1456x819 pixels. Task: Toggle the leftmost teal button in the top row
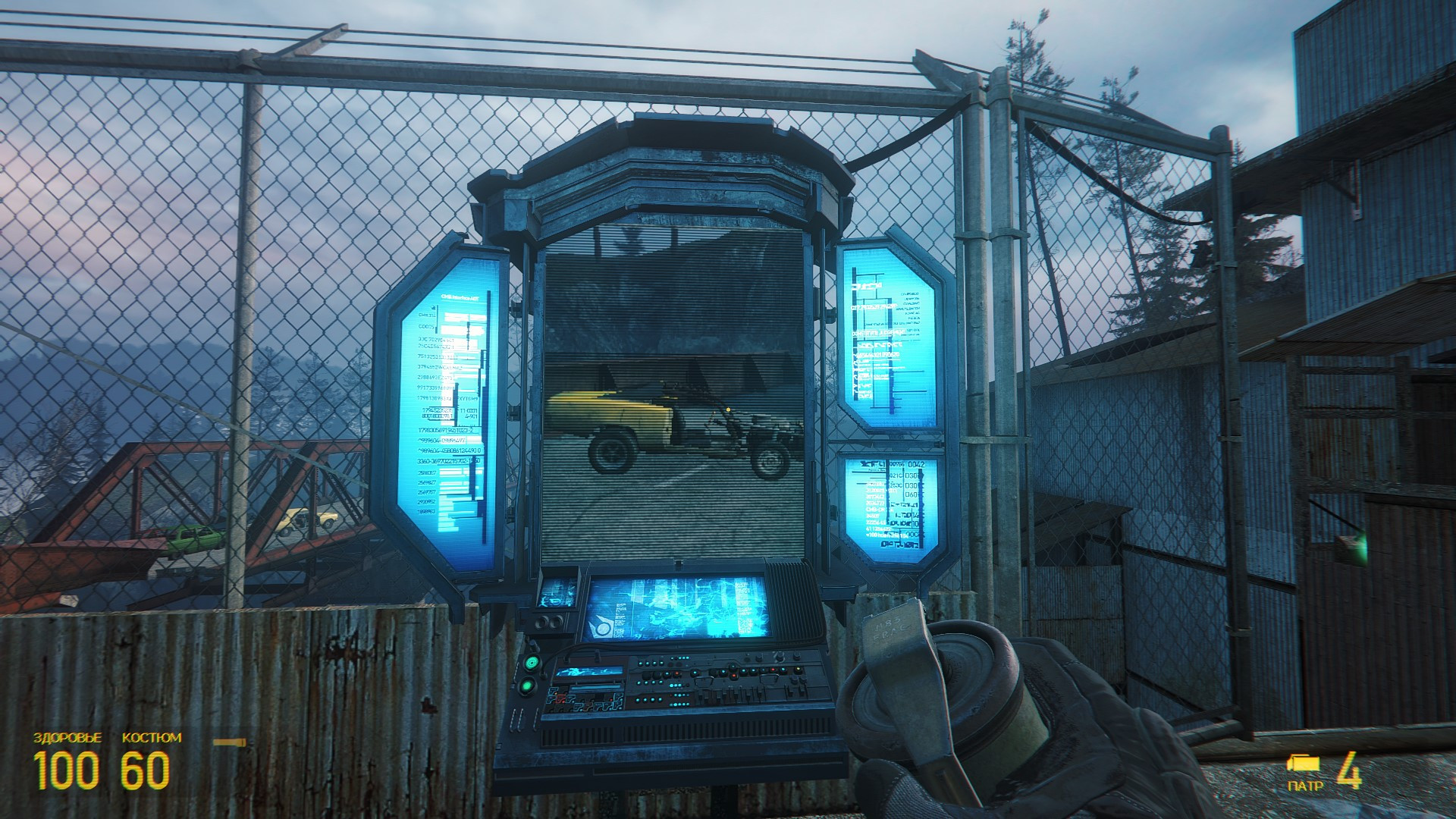tap(639, 663)
